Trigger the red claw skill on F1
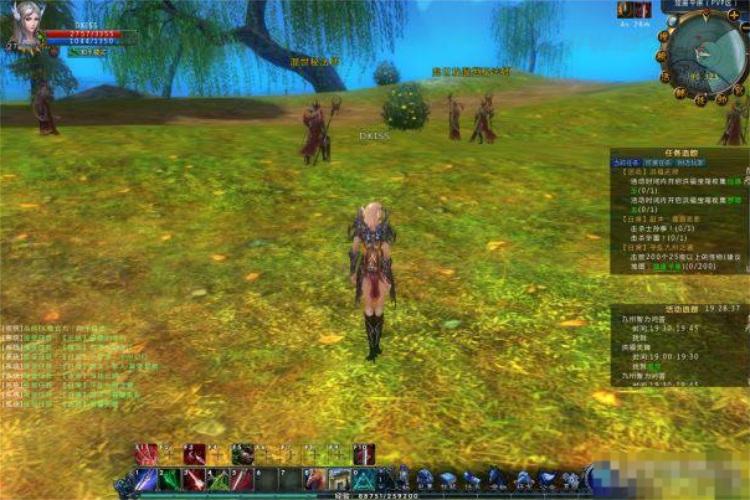This screenshot has height=500, width=750. 146,454
